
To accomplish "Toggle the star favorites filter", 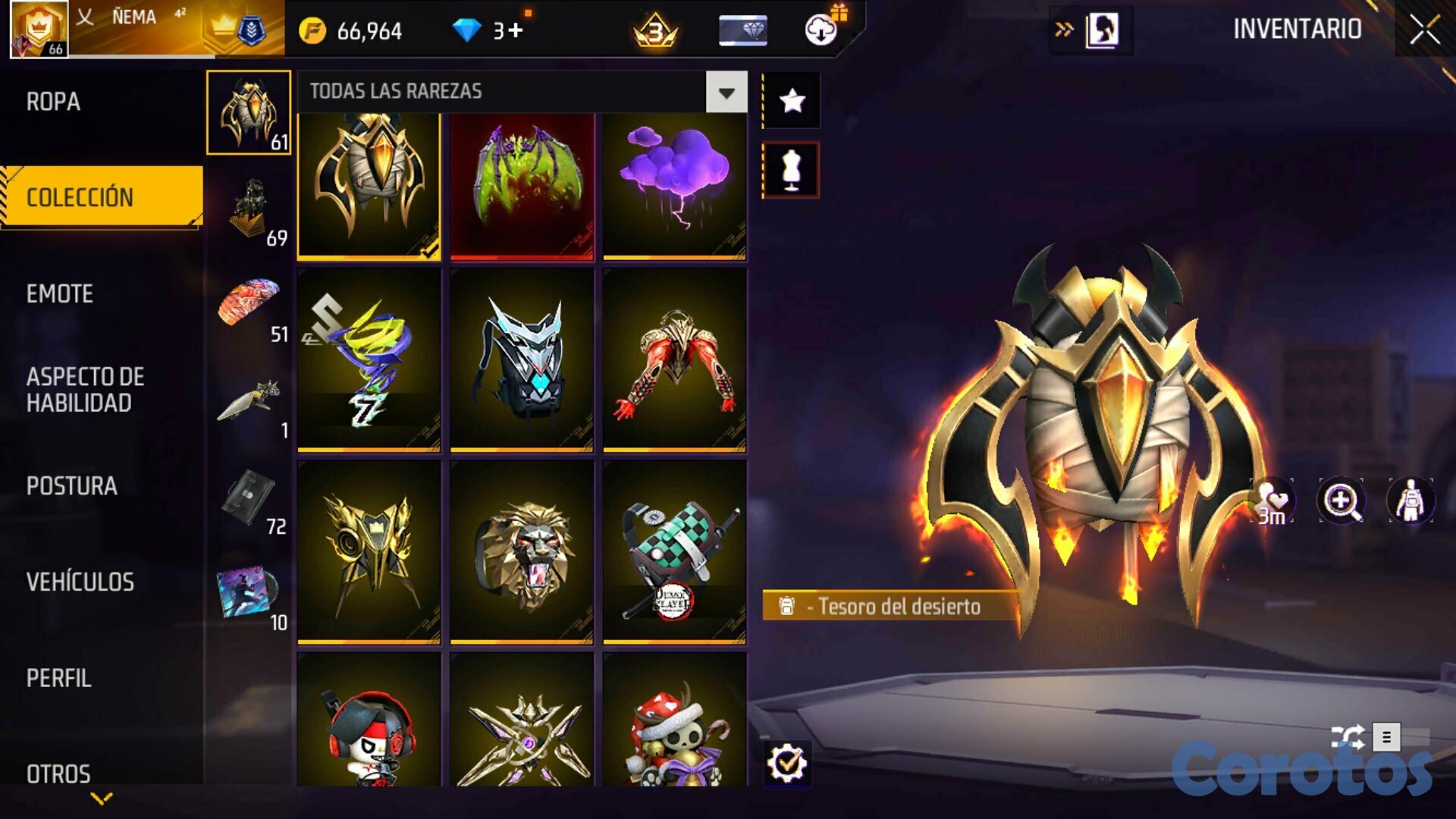I will click(791, 100).
